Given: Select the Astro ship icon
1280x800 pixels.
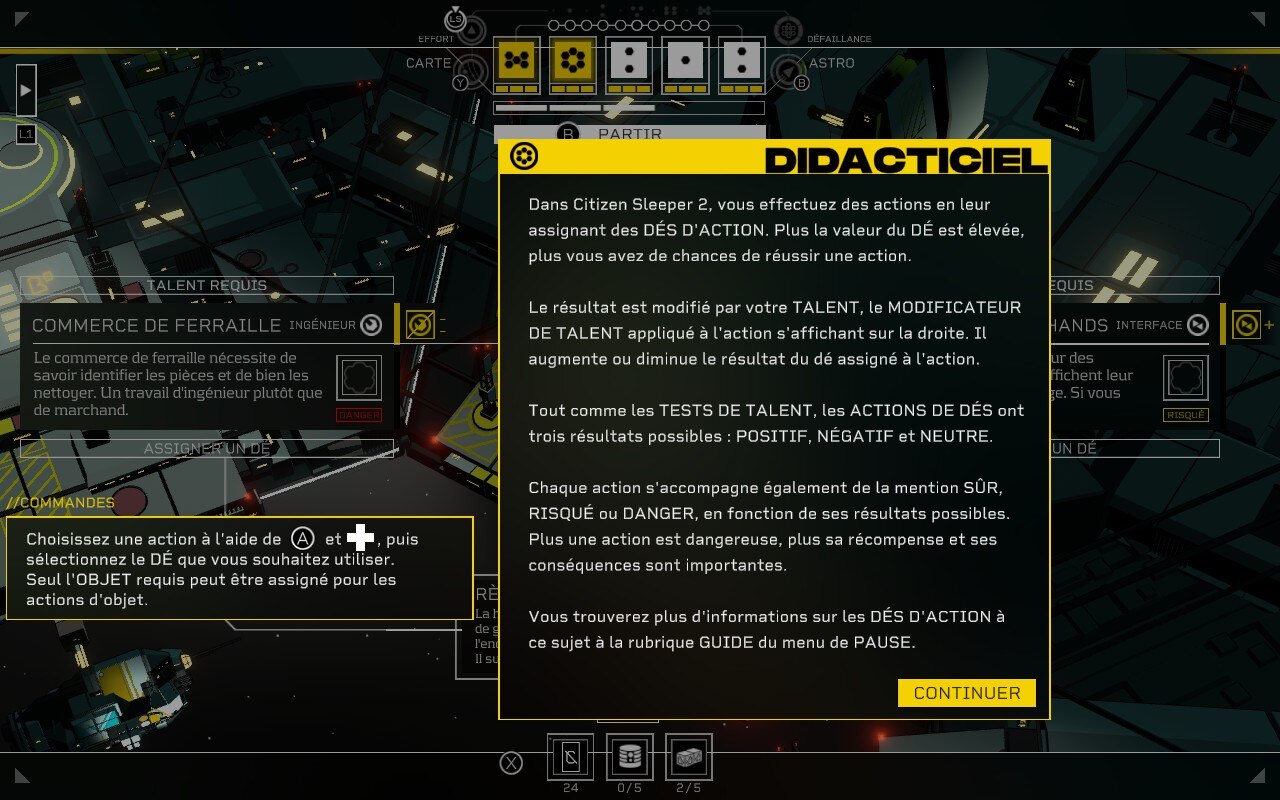Looking at the screenshot, I should (x=788, y=70).
